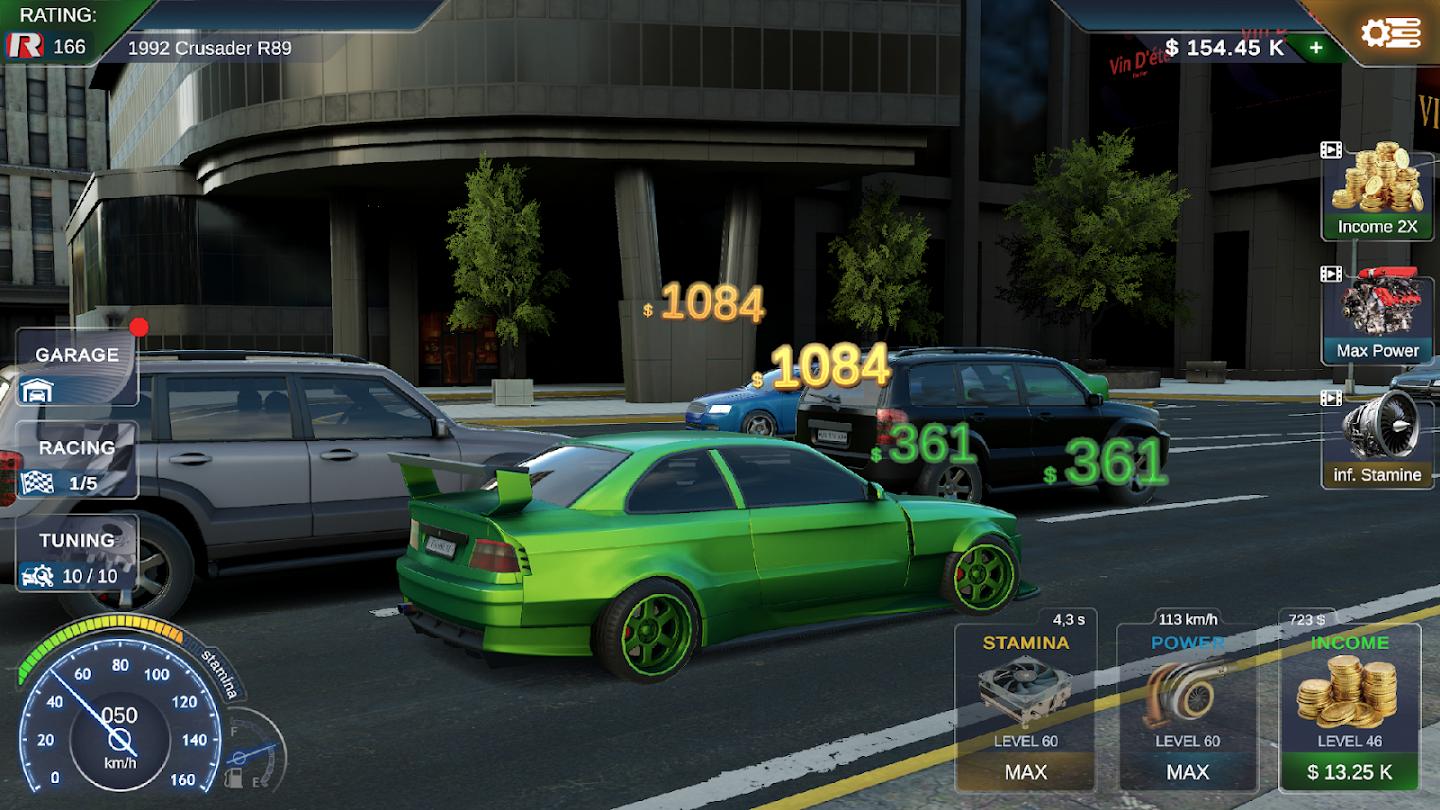Open the Tuning menu
The image size is (1440, 810).
click(x=77, y=553)
